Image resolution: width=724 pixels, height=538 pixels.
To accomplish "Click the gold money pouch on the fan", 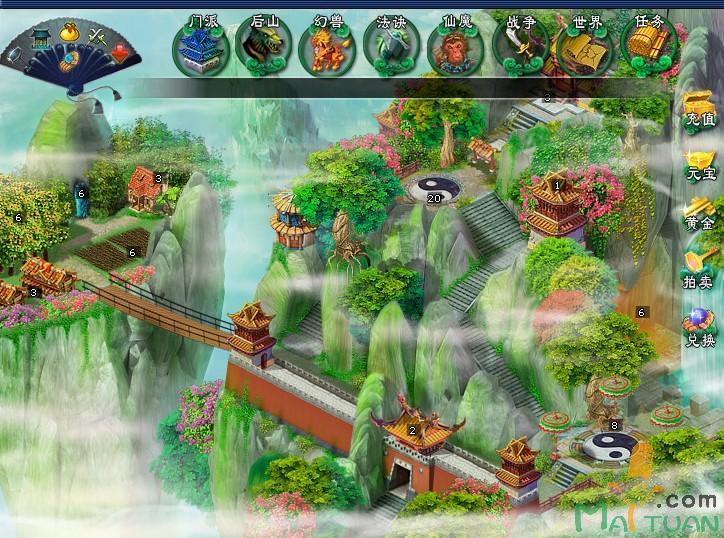I will (x=71, y=33).
